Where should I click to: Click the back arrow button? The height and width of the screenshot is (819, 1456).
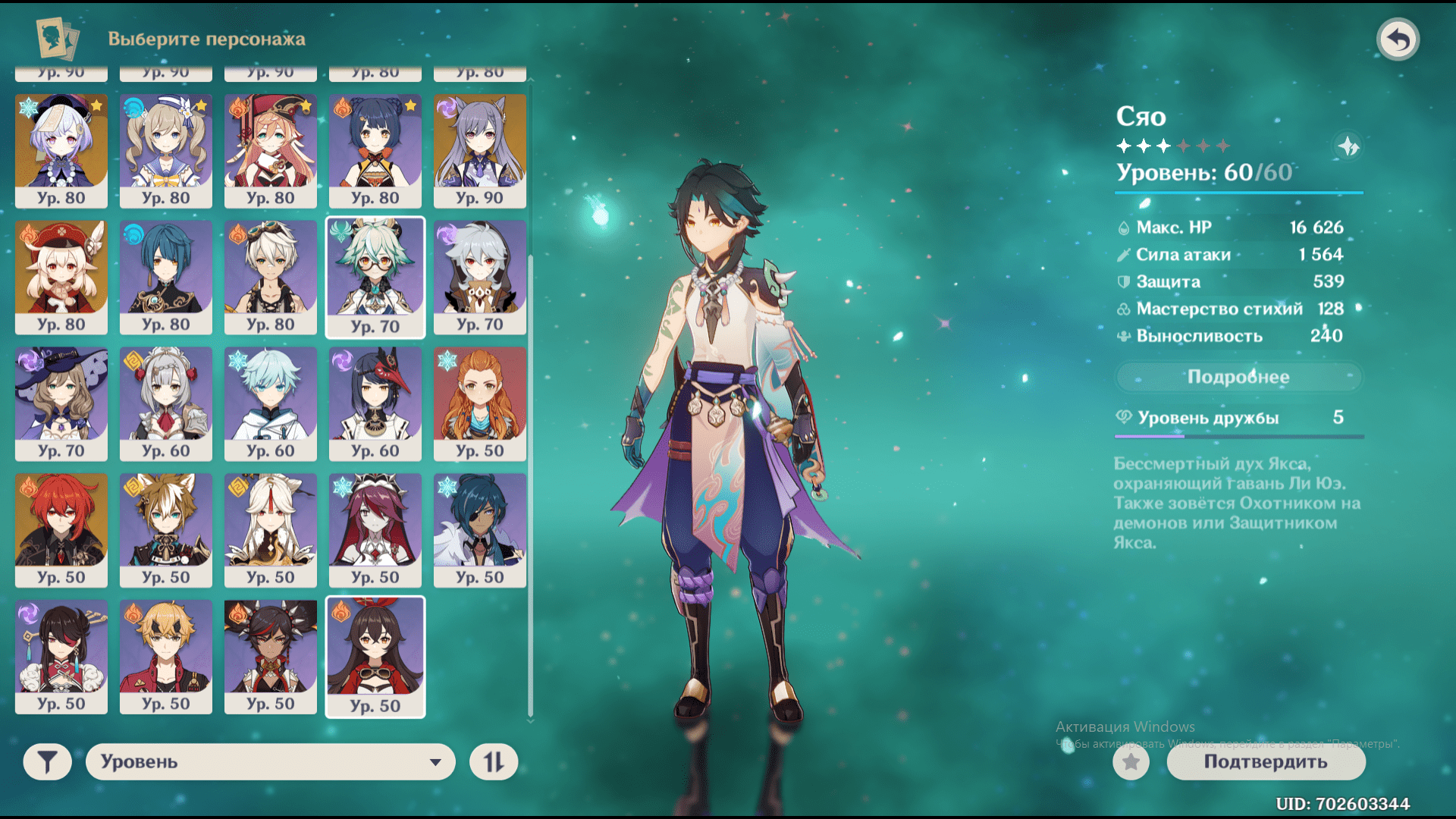(1398, 39)
